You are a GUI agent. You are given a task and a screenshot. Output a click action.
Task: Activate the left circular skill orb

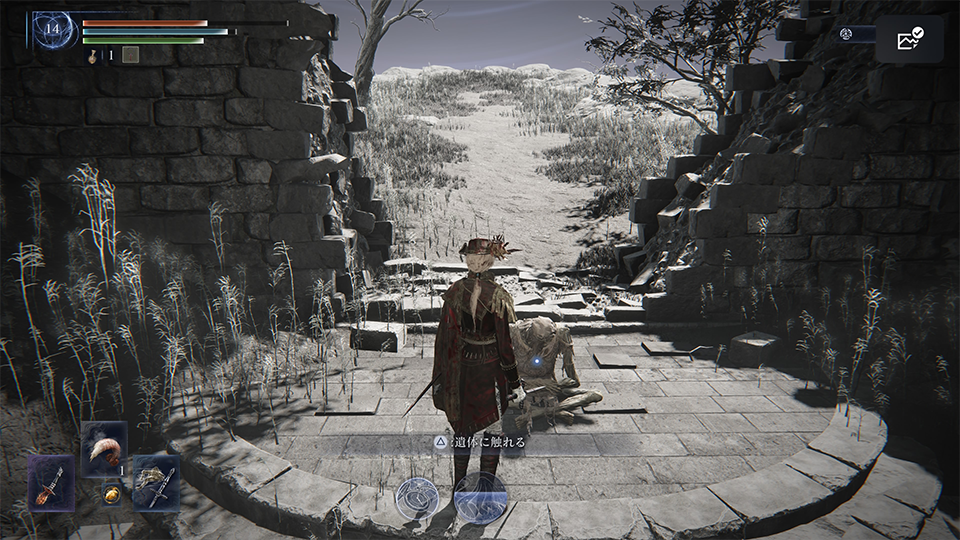pyautogui.click(x=416, y=497)
